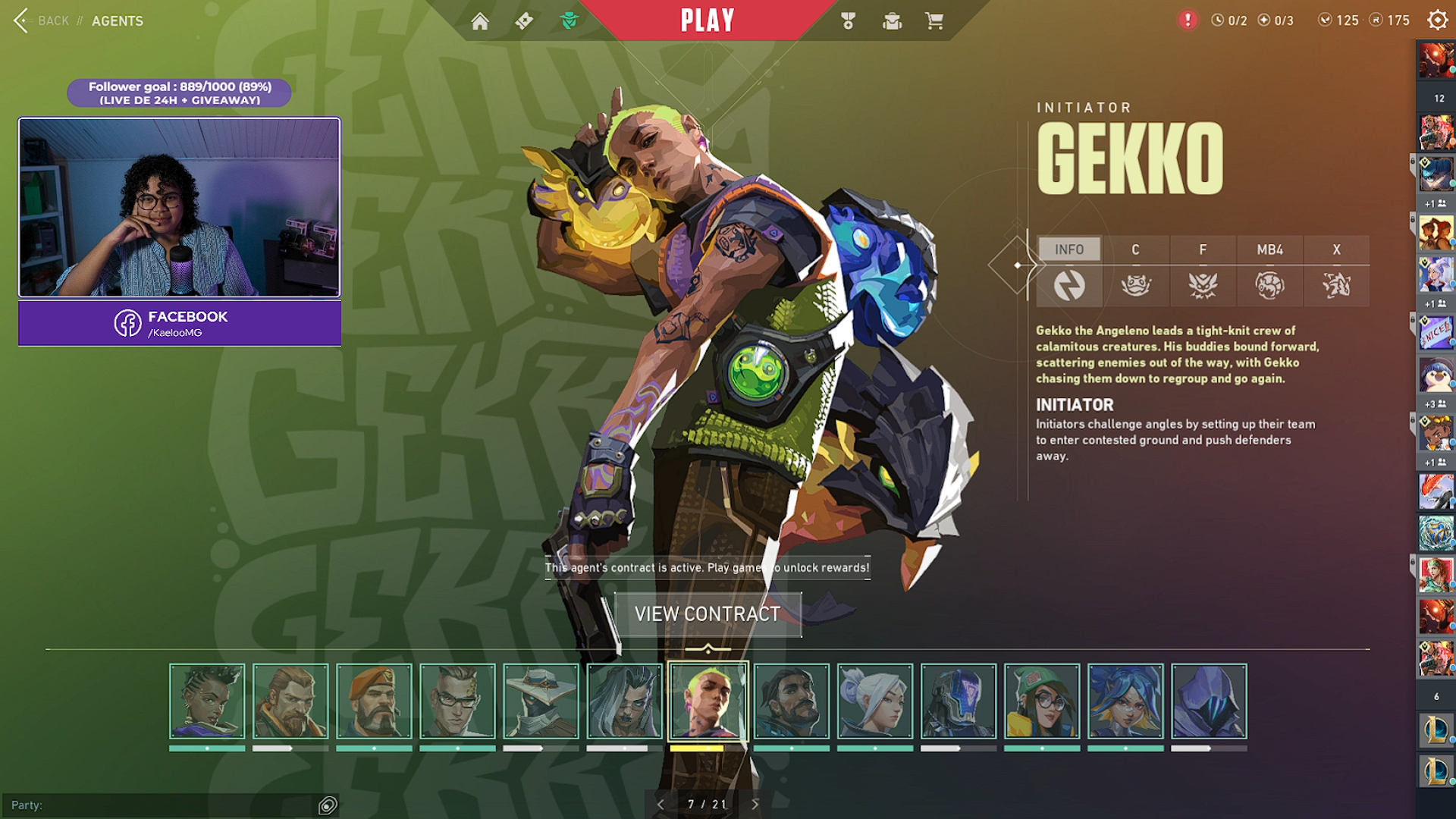Select the Killjoy agent portrait
The width and height of the screenshot is (1456, 819).
1042,701
